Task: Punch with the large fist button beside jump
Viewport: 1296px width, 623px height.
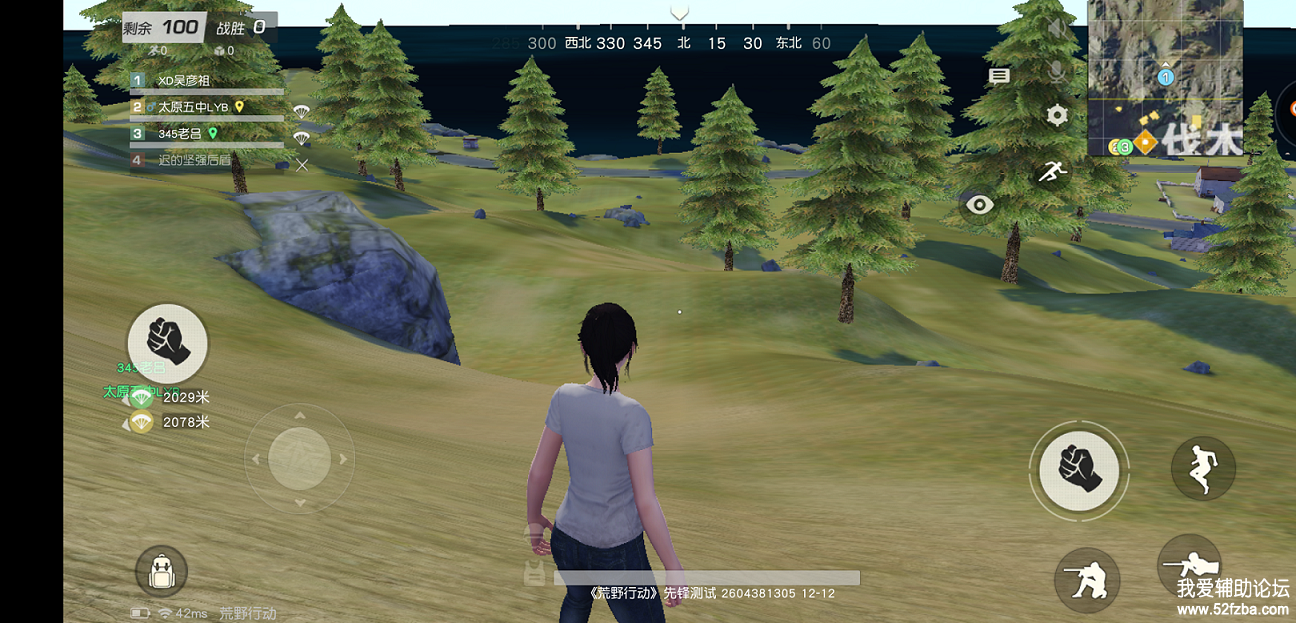Action: coord(1079,469)
